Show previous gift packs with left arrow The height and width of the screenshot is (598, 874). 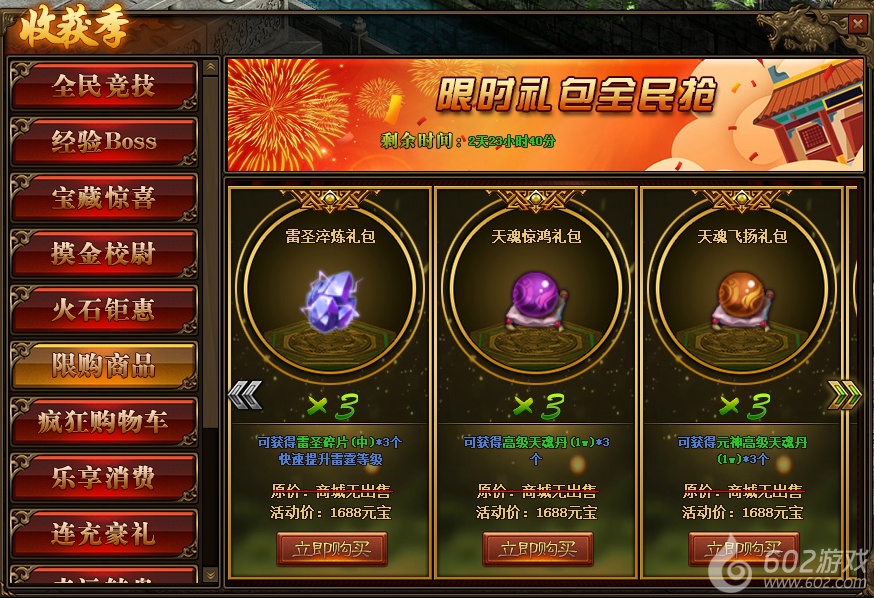pos(245,395)
